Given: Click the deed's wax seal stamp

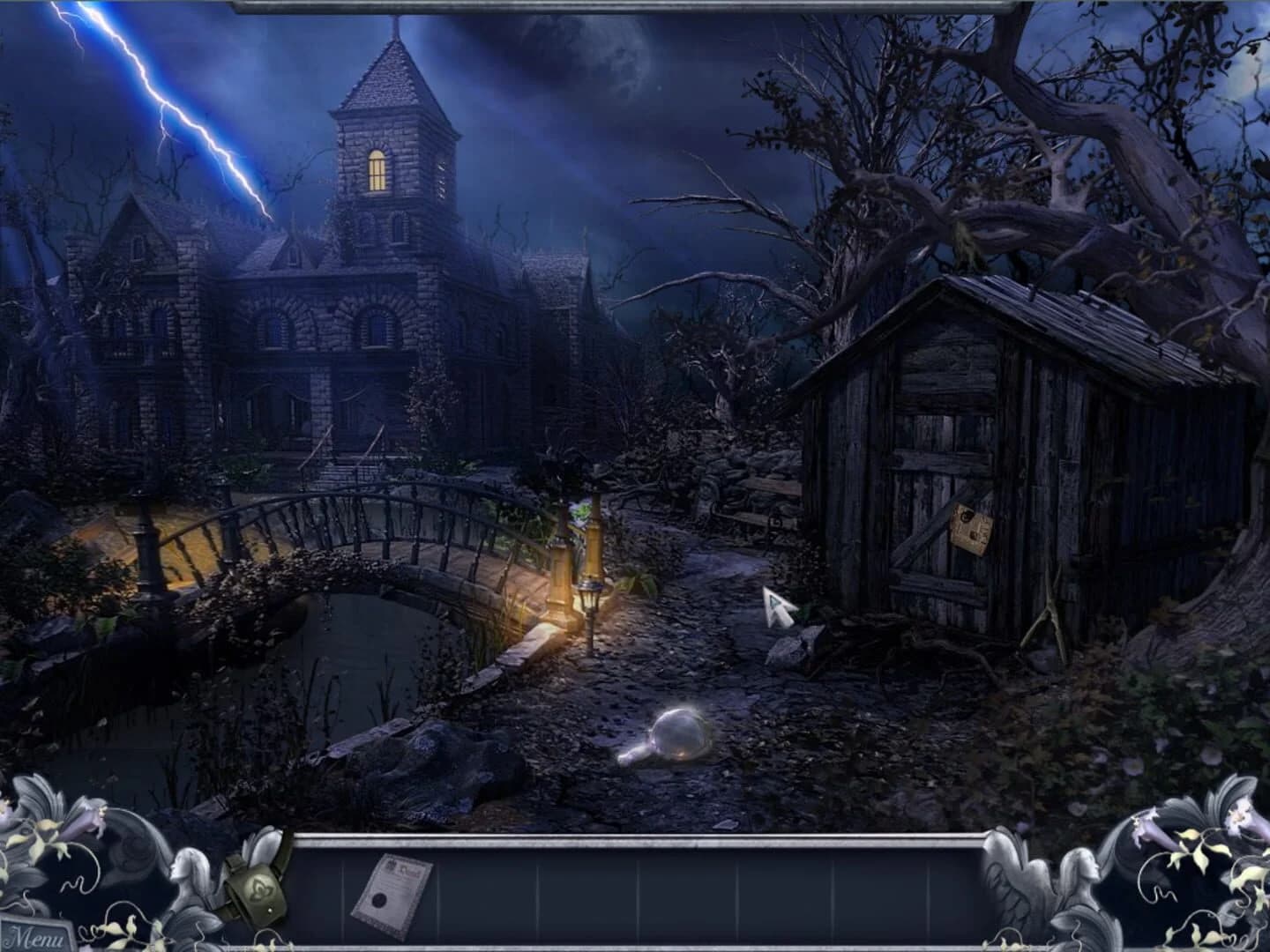Looking at the screenshot, I should click(381, 901).
